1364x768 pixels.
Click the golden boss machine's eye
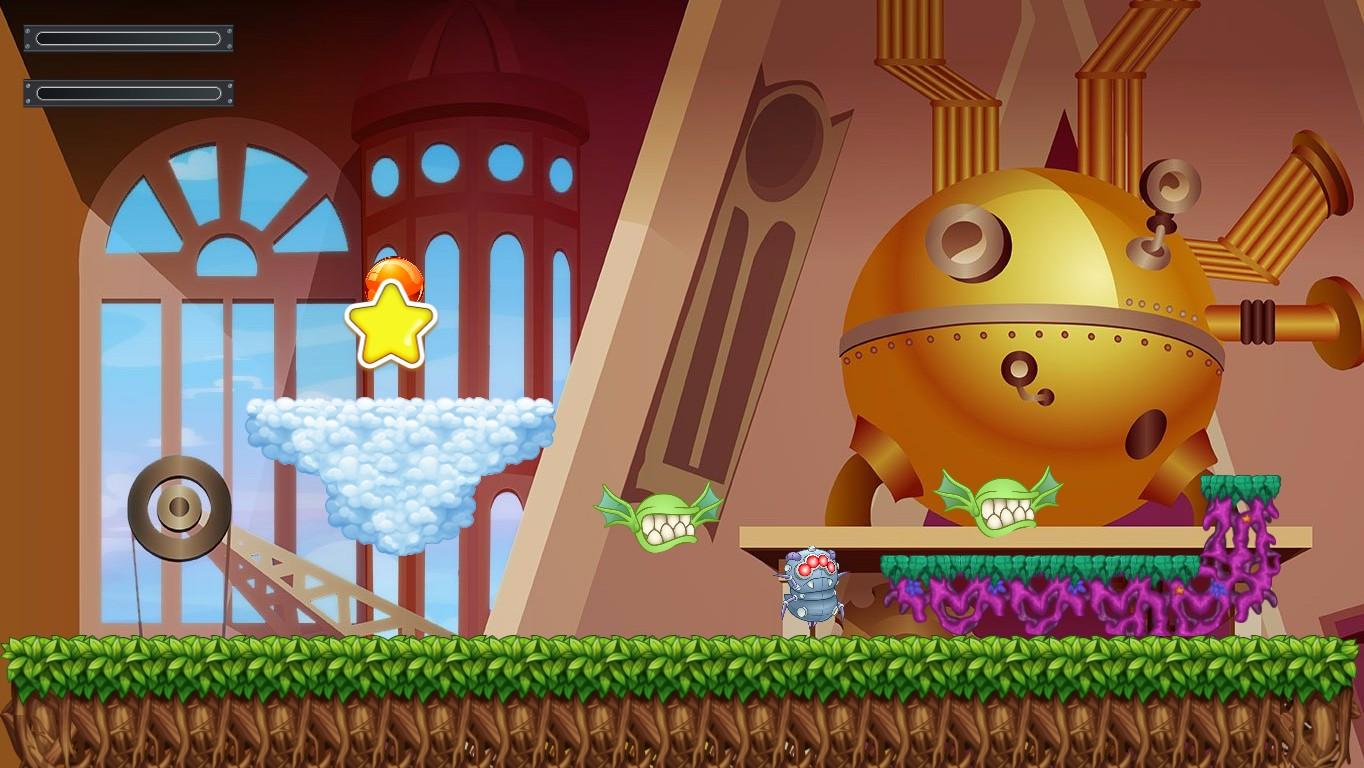[967, 240]
